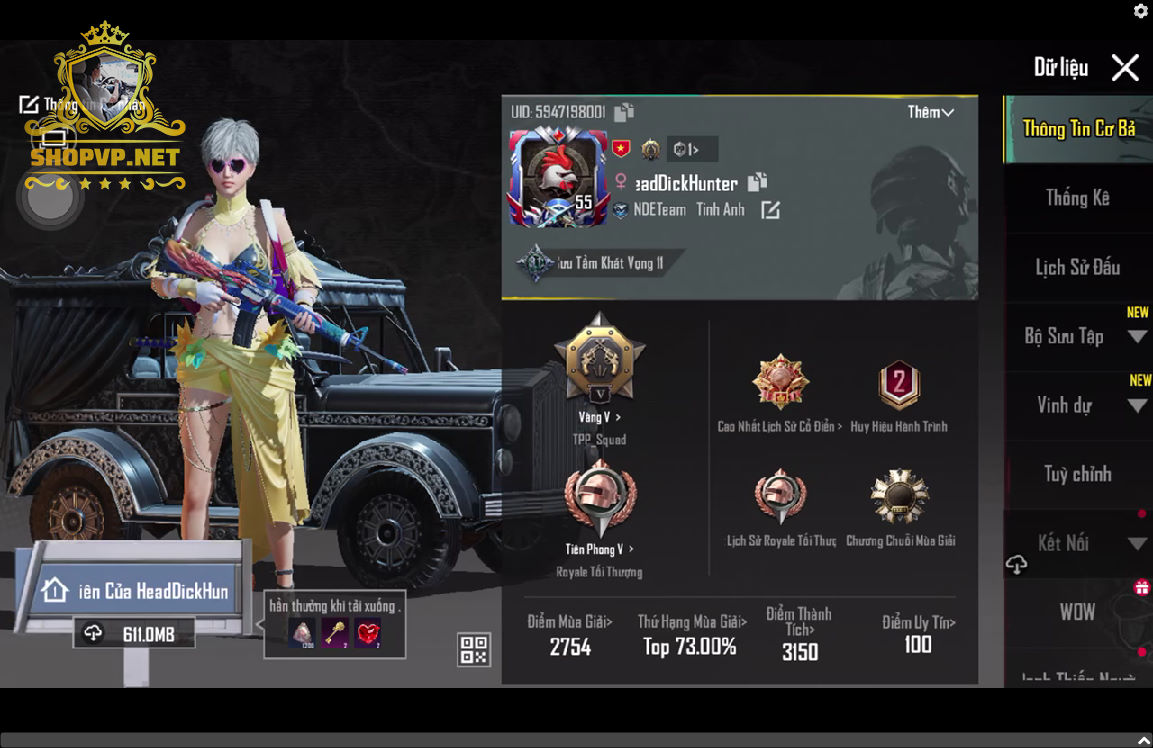
Task: Copy the player UID
Action: coord(624,112)
